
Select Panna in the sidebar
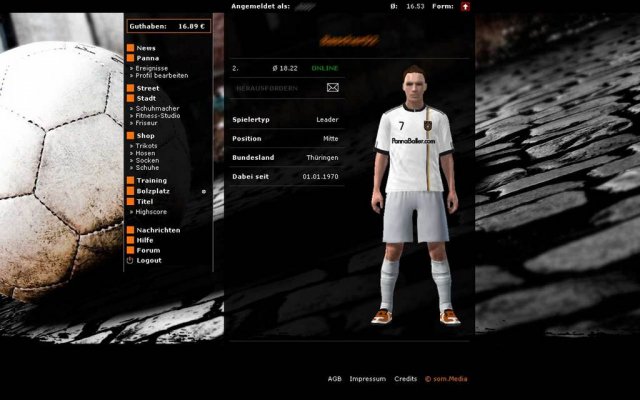[147, 58]
